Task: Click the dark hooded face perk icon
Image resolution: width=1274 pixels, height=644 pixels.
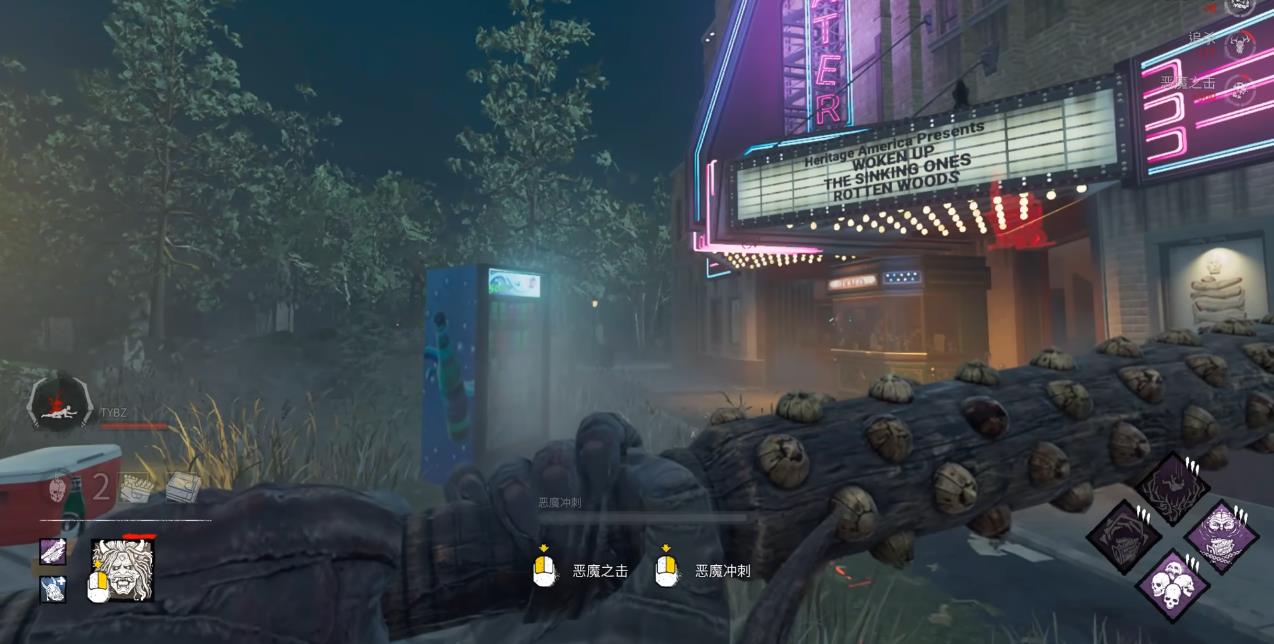Action: coord(1124,537)
